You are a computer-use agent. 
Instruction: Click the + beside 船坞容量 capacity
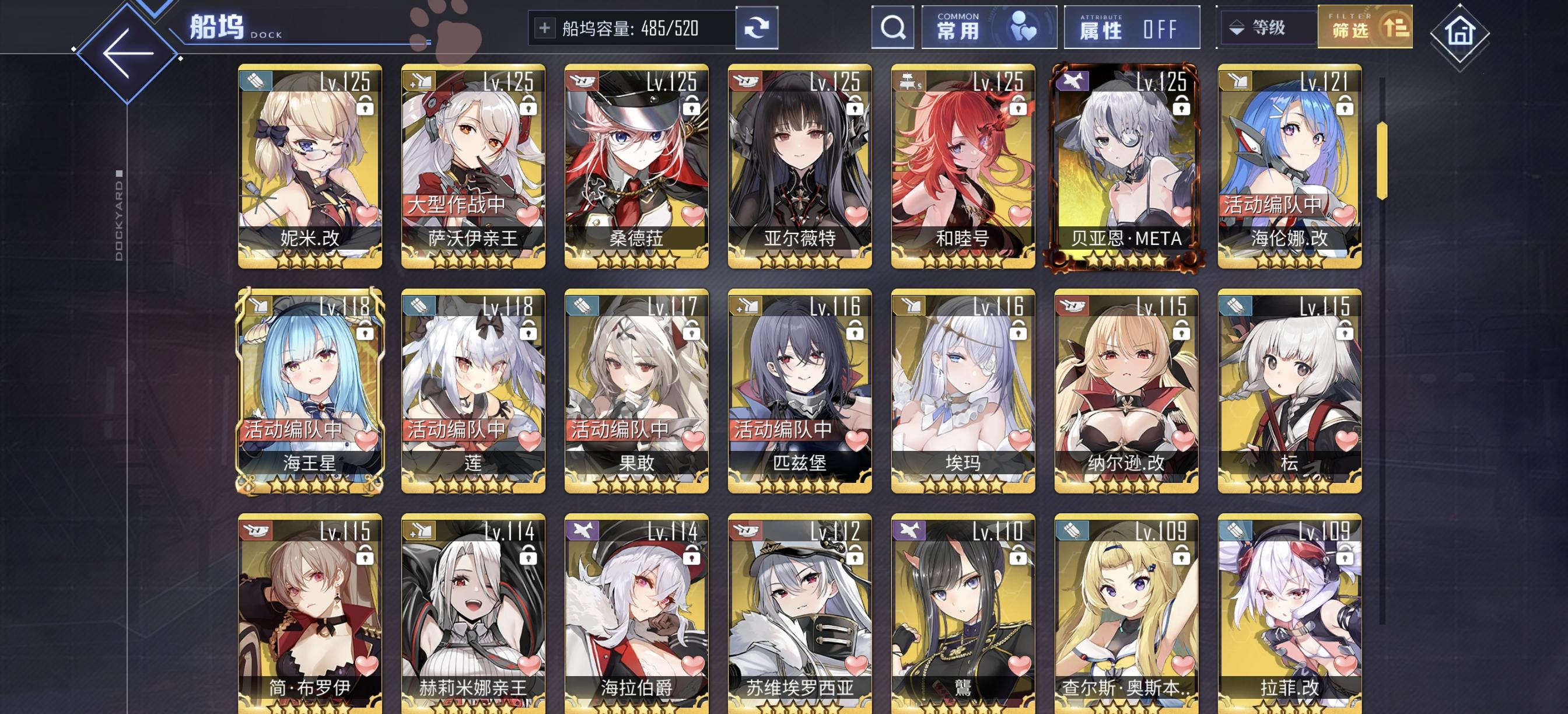tap(546, 27)
